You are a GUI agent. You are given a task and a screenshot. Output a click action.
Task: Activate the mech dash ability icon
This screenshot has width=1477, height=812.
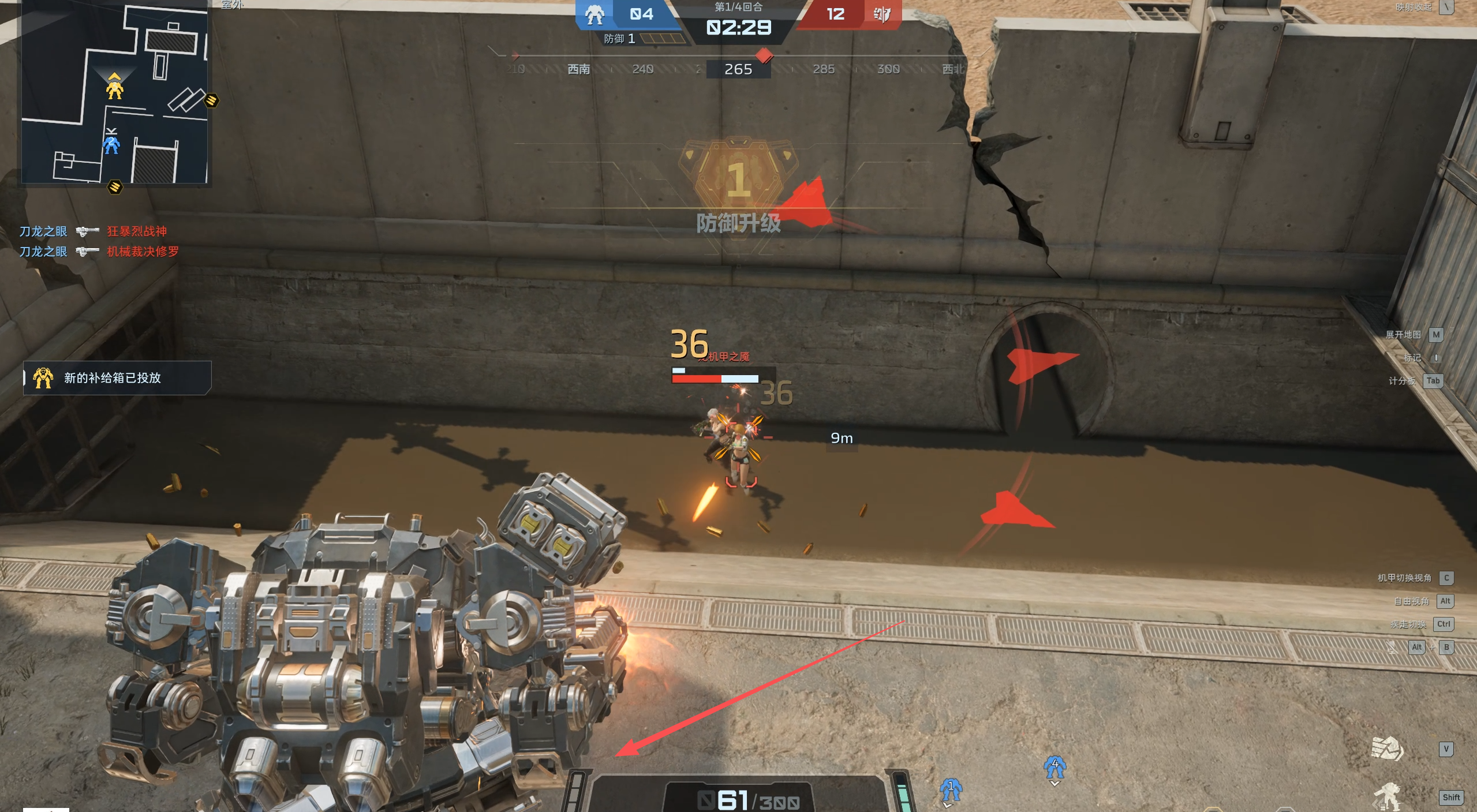coord(1387,797)
